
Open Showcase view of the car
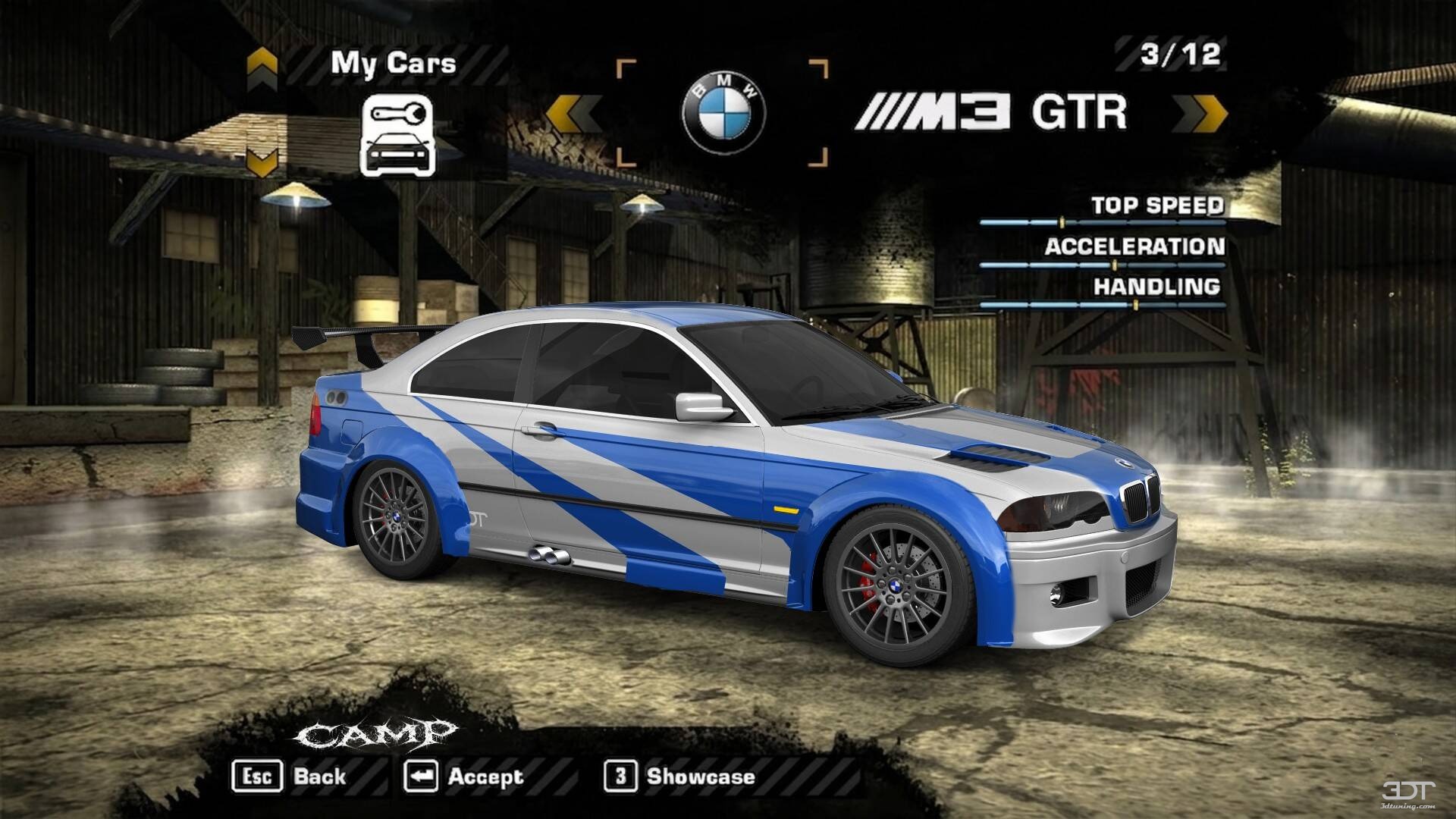[679, 776]
